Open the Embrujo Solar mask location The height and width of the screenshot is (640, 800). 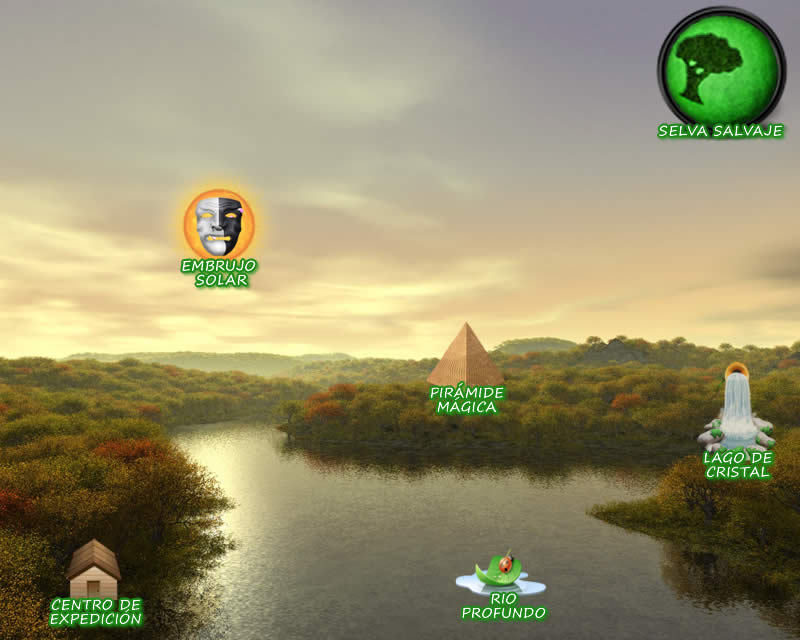coord(219,224)
